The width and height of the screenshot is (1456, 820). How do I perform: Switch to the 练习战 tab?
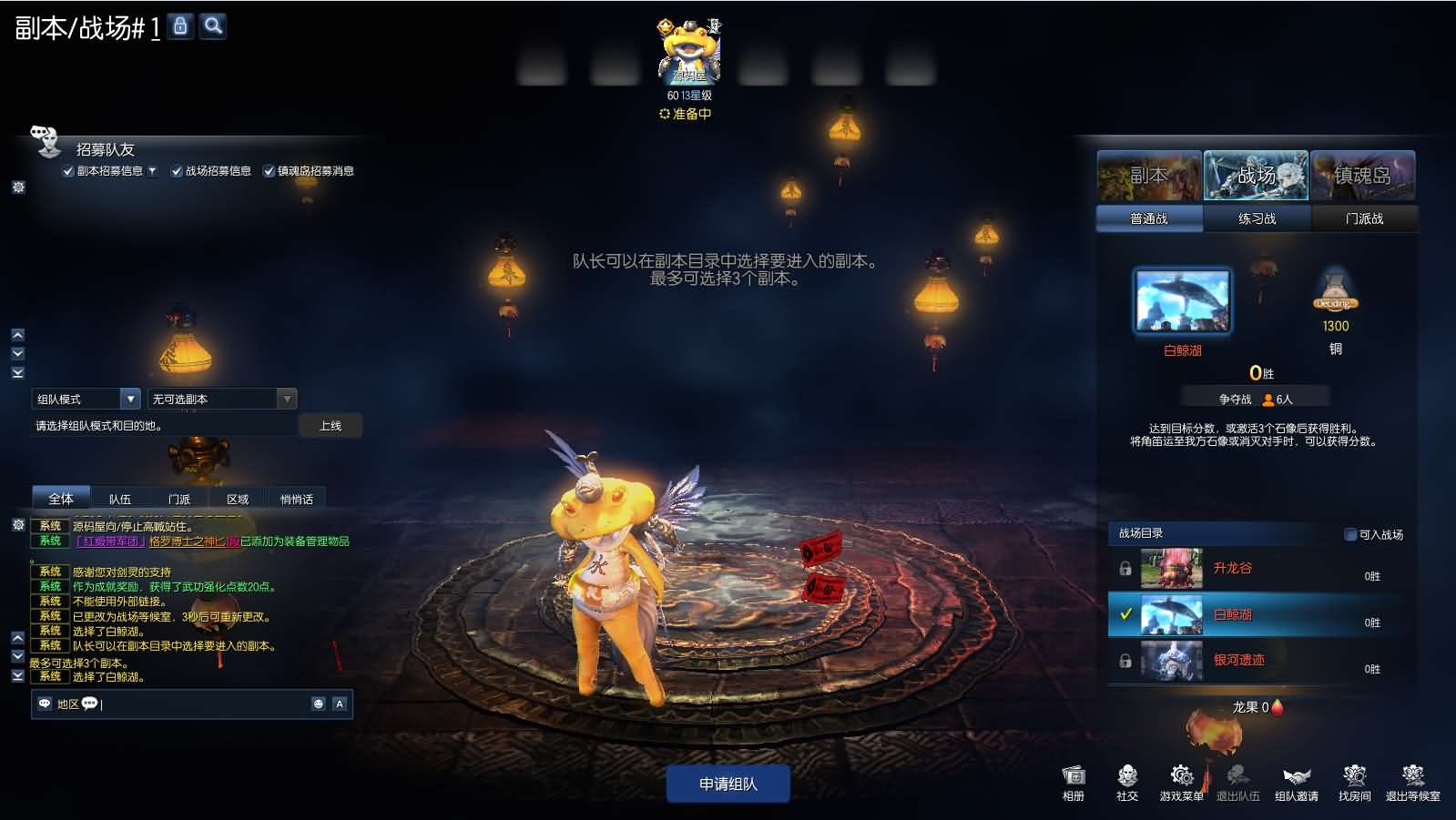point(1257,218)
